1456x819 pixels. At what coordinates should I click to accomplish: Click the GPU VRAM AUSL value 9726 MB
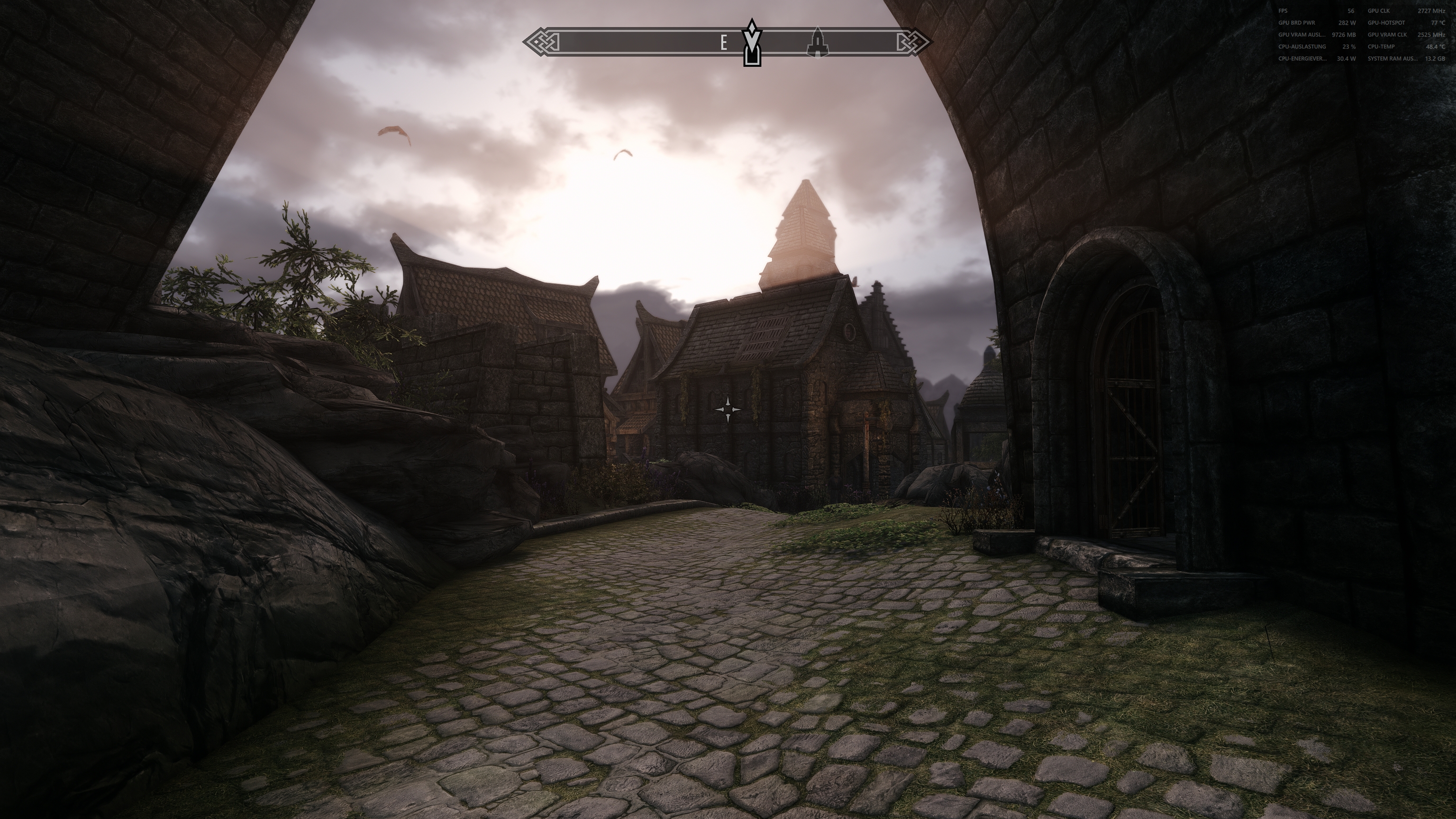pyautogui.click(x=1344, y=35)
